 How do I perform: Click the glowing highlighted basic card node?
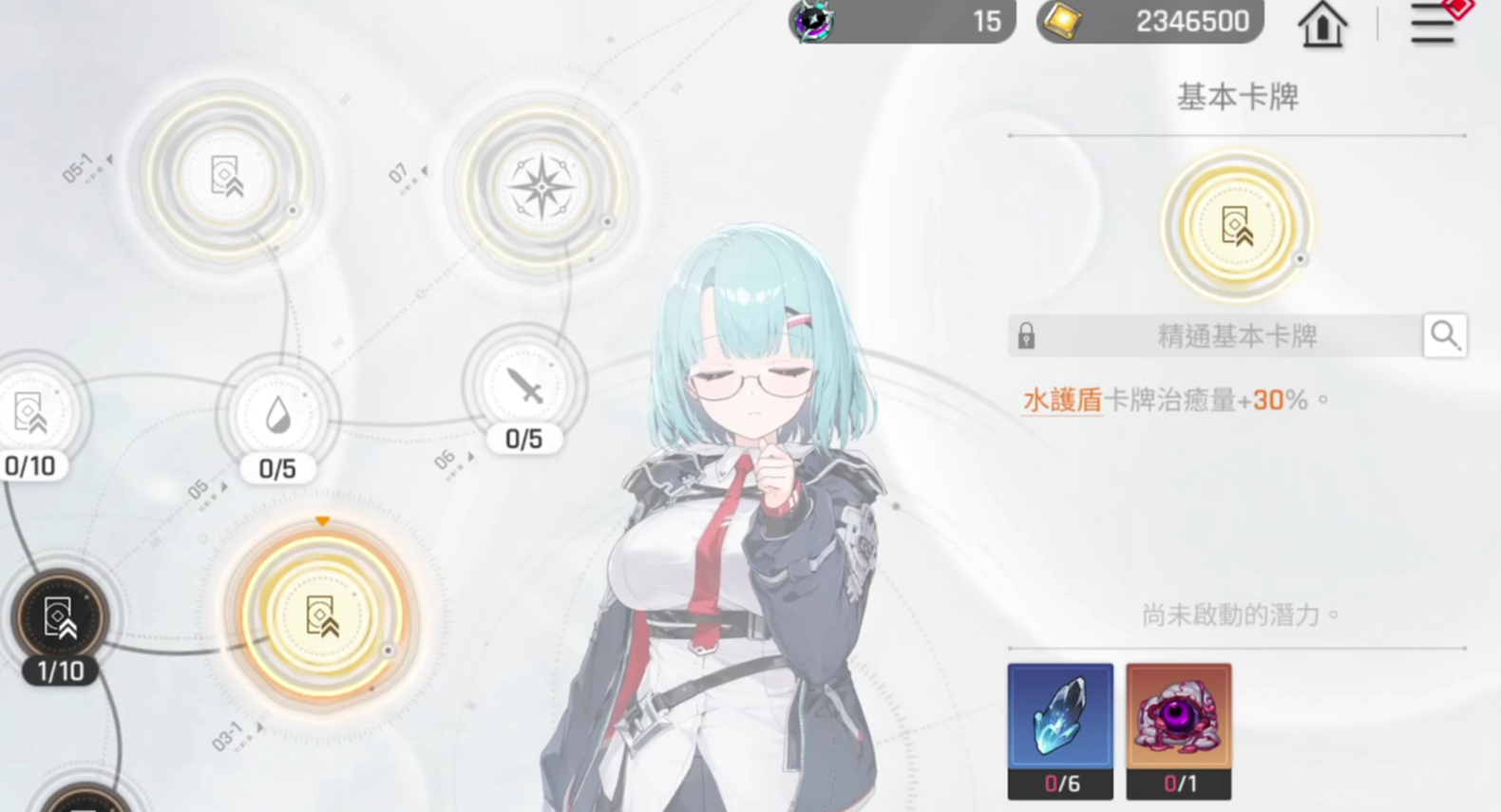pos(323,617)
